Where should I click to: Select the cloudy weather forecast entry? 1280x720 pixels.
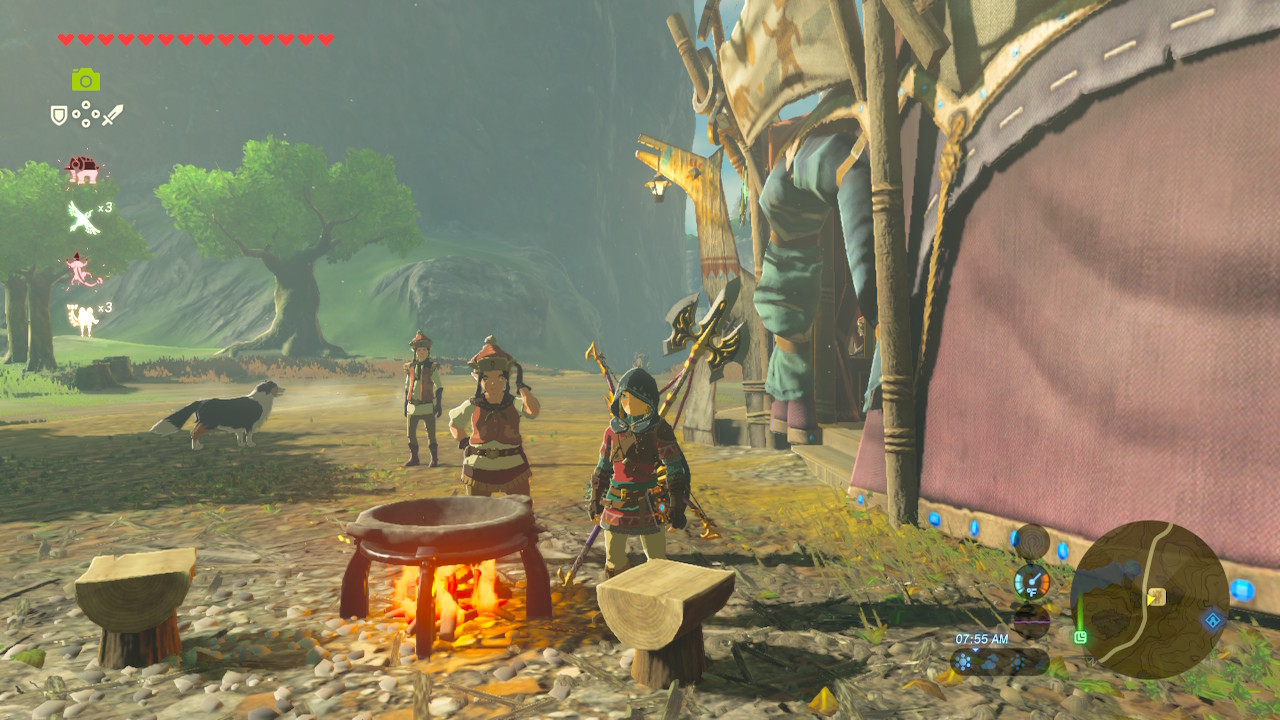point(988,663)
